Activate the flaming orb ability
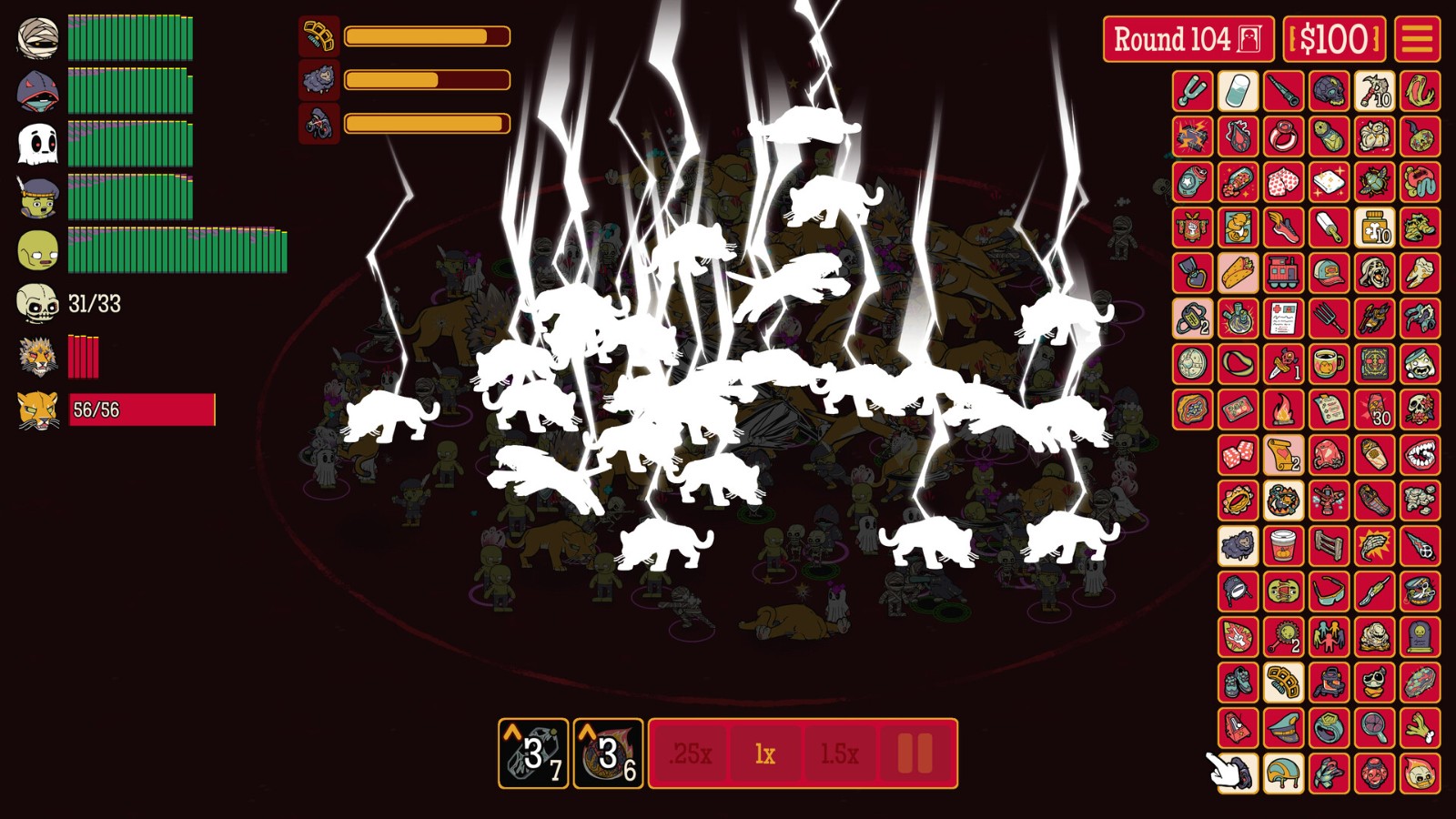This screenshot has height=819, width=1456. tap(608, 753)
